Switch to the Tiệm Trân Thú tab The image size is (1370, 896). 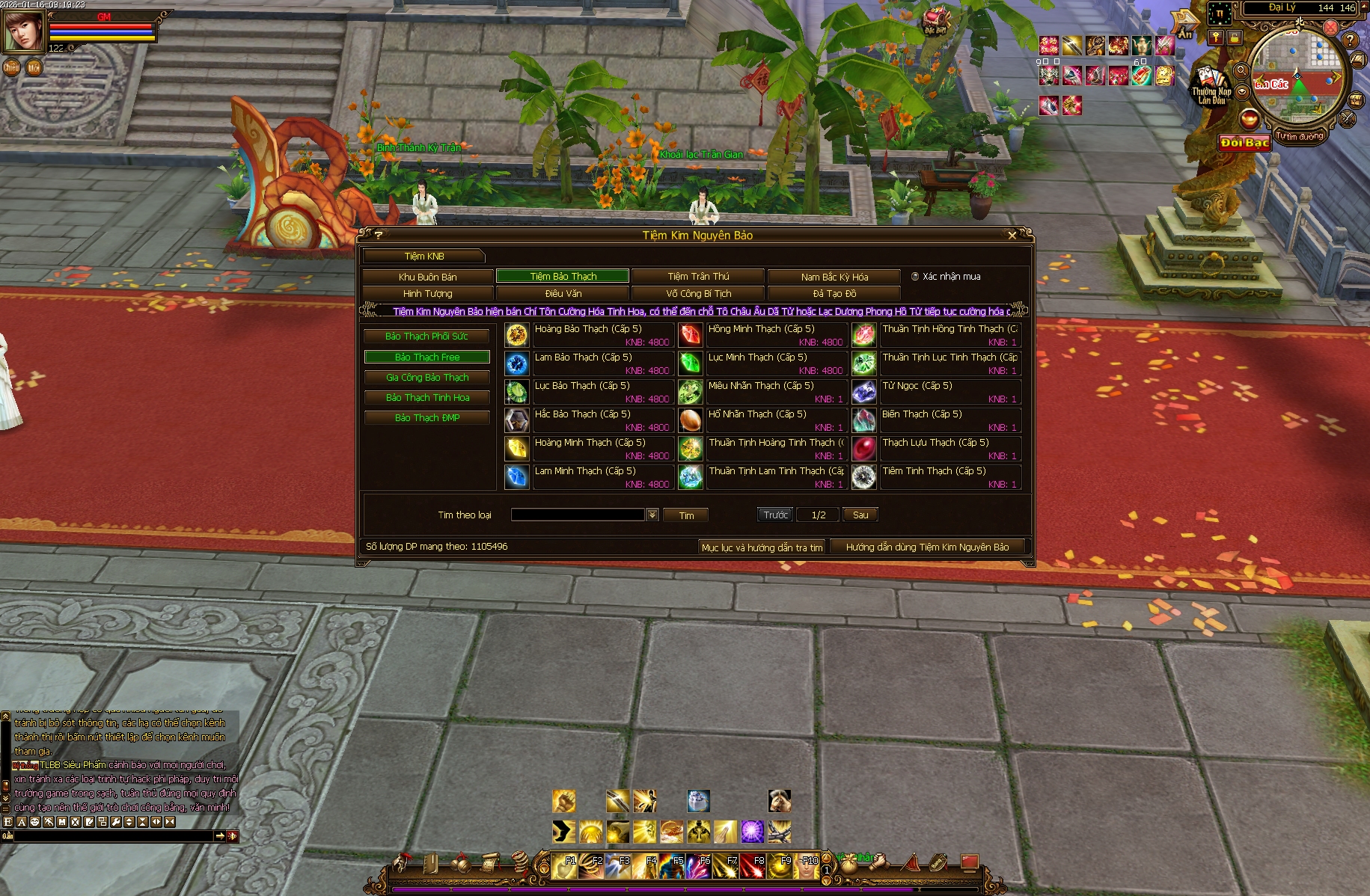[698, 277]
